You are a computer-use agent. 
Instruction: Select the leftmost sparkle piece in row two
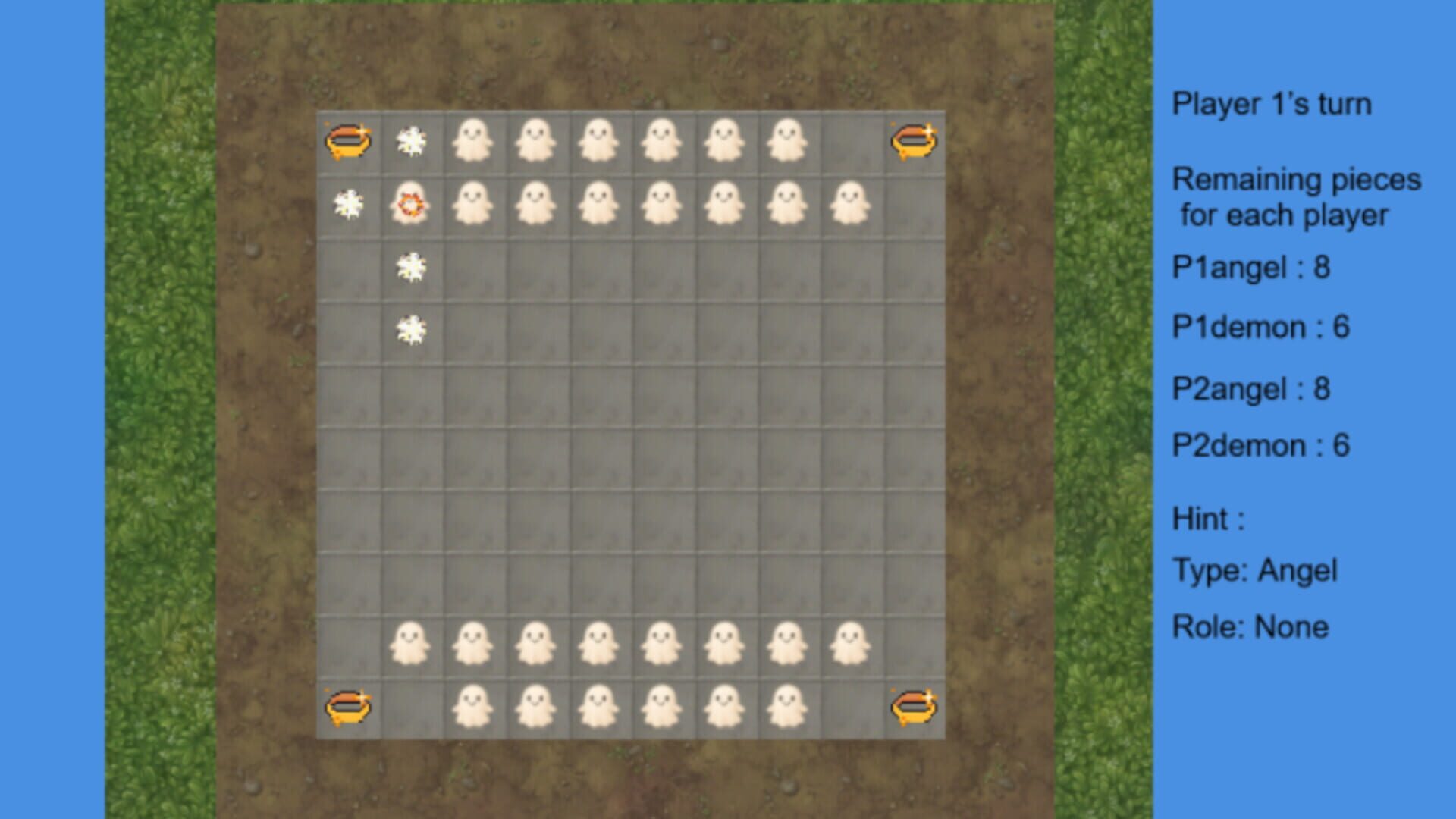[x=349, y=204]
